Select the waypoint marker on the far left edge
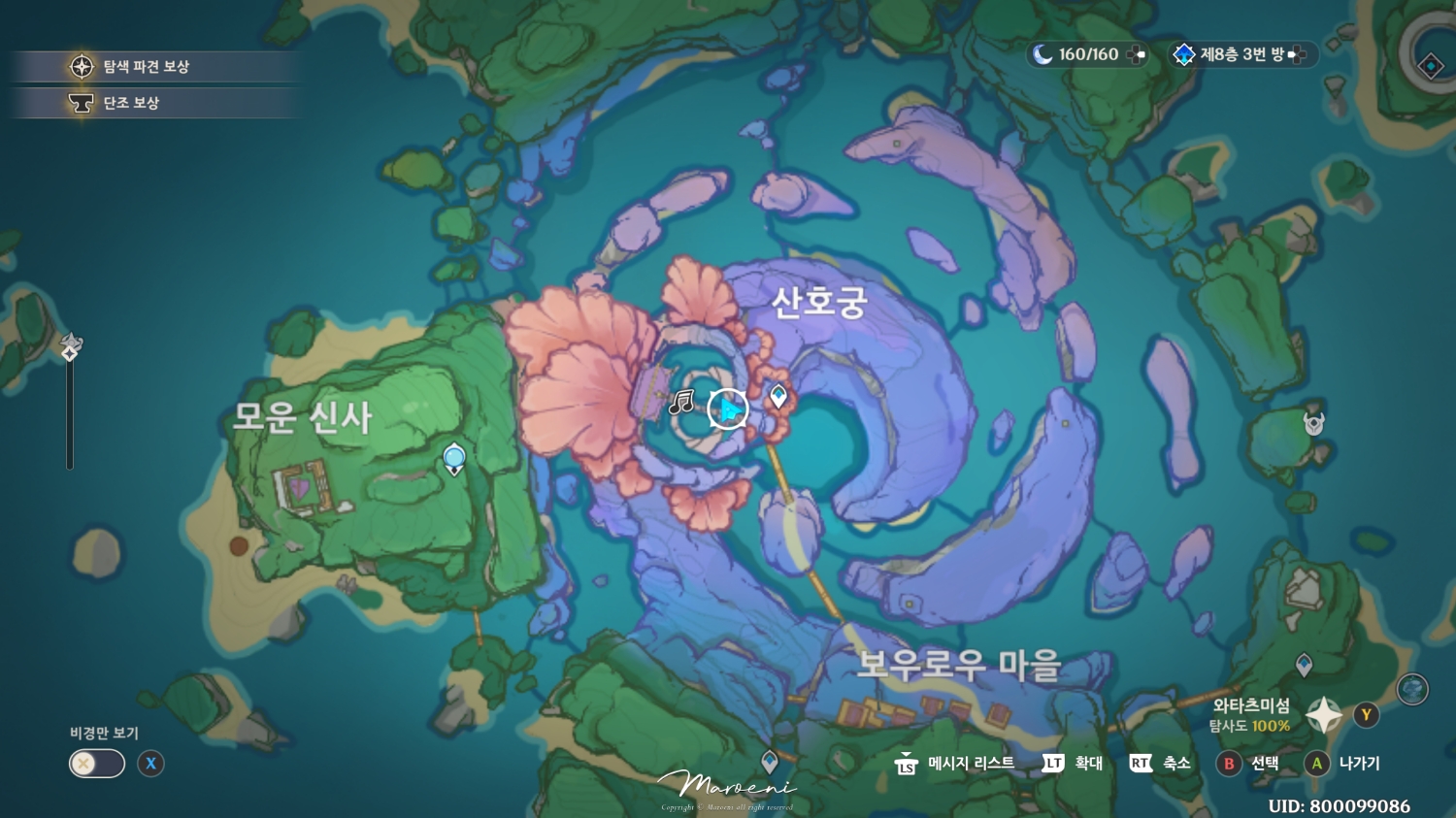Screen dimensions: 1456x818 pyautogui.click(x=68, y=344)
